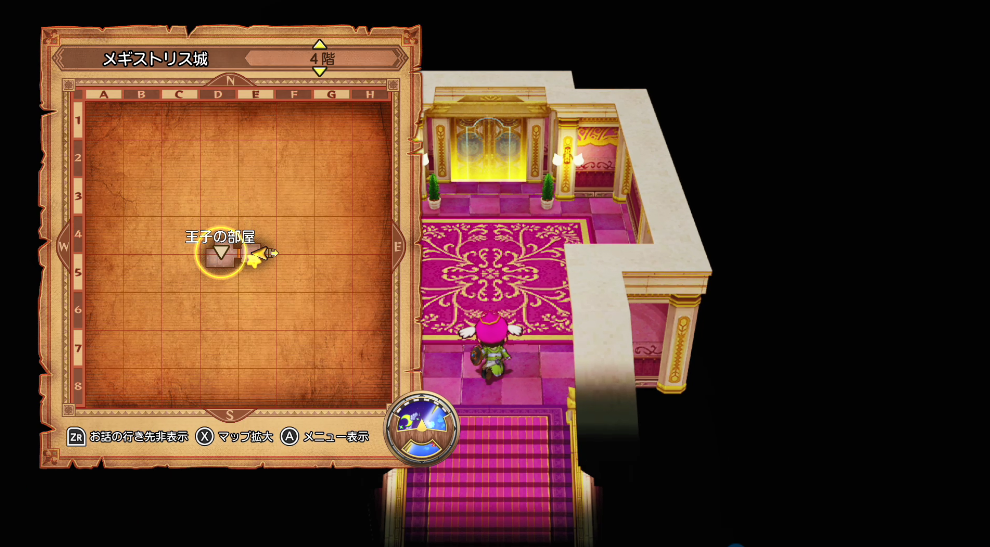The width and height of the screenshot is (990, 547).
Task: Click the メギストリス城 location title
Action: (155, 59)
